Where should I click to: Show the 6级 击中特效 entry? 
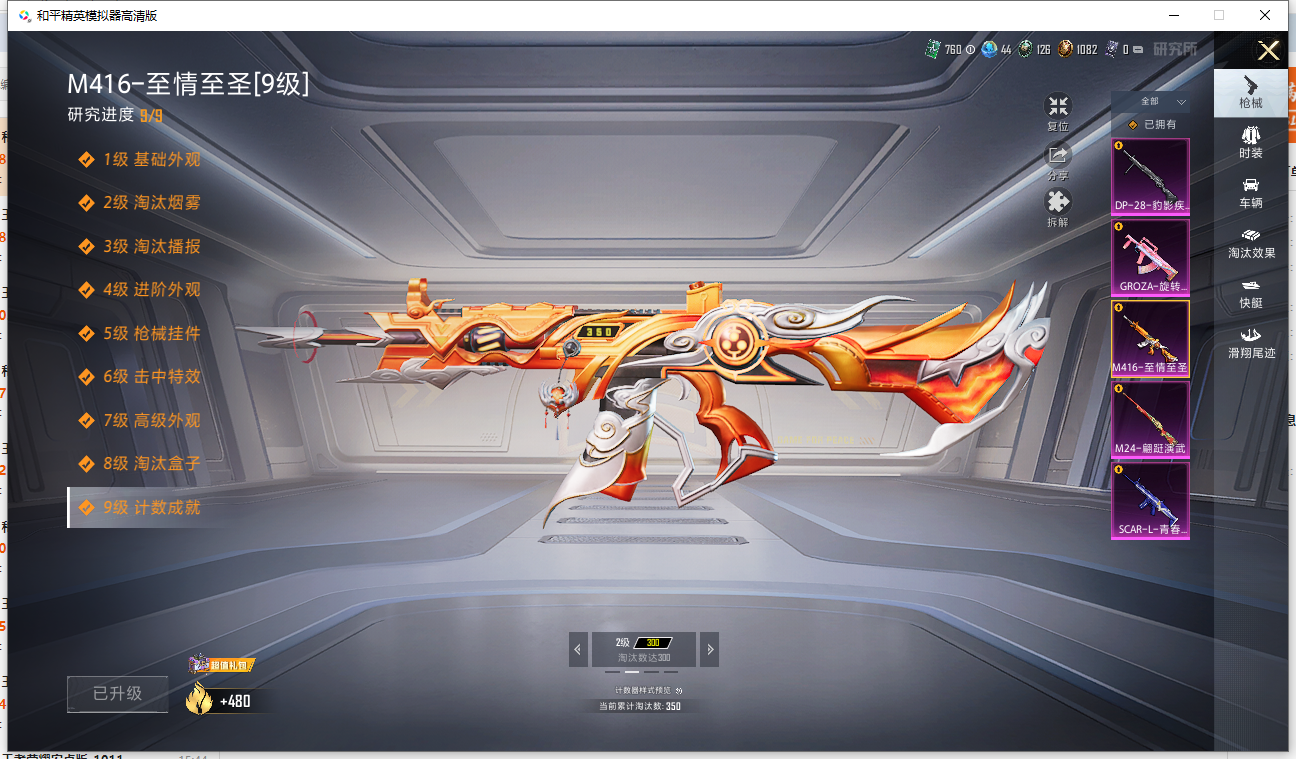151,377
